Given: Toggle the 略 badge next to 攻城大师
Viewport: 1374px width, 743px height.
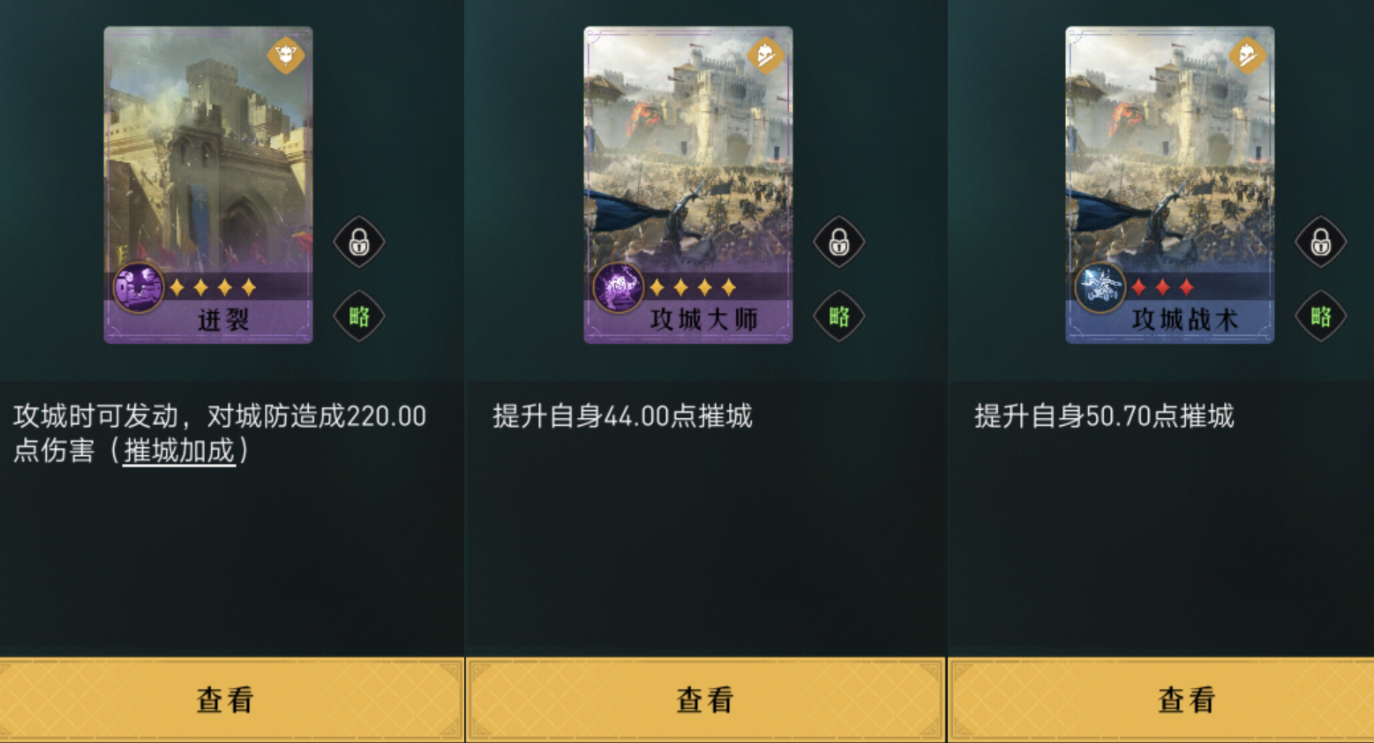Looking at the screenshot, I should [x=838, y=316].
